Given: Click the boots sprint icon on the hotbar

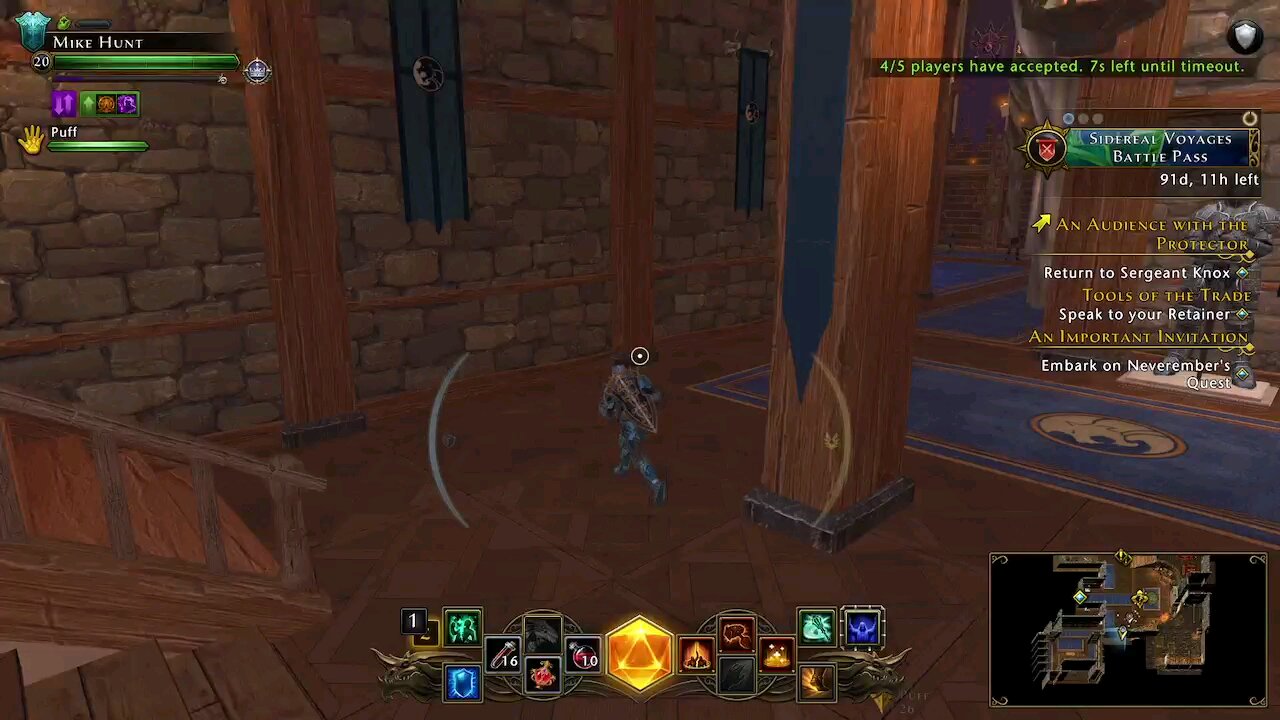Looking at the screenshot, I should (x=817, y=680).
